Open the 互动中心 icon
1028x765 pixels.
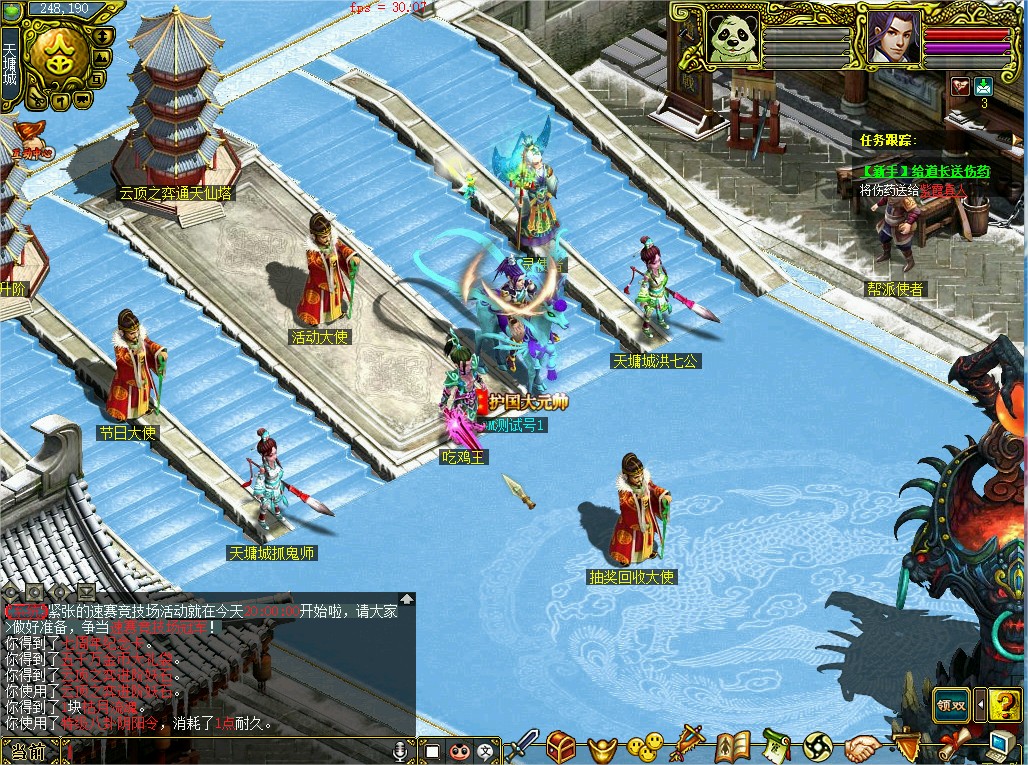tap(28, 140)
